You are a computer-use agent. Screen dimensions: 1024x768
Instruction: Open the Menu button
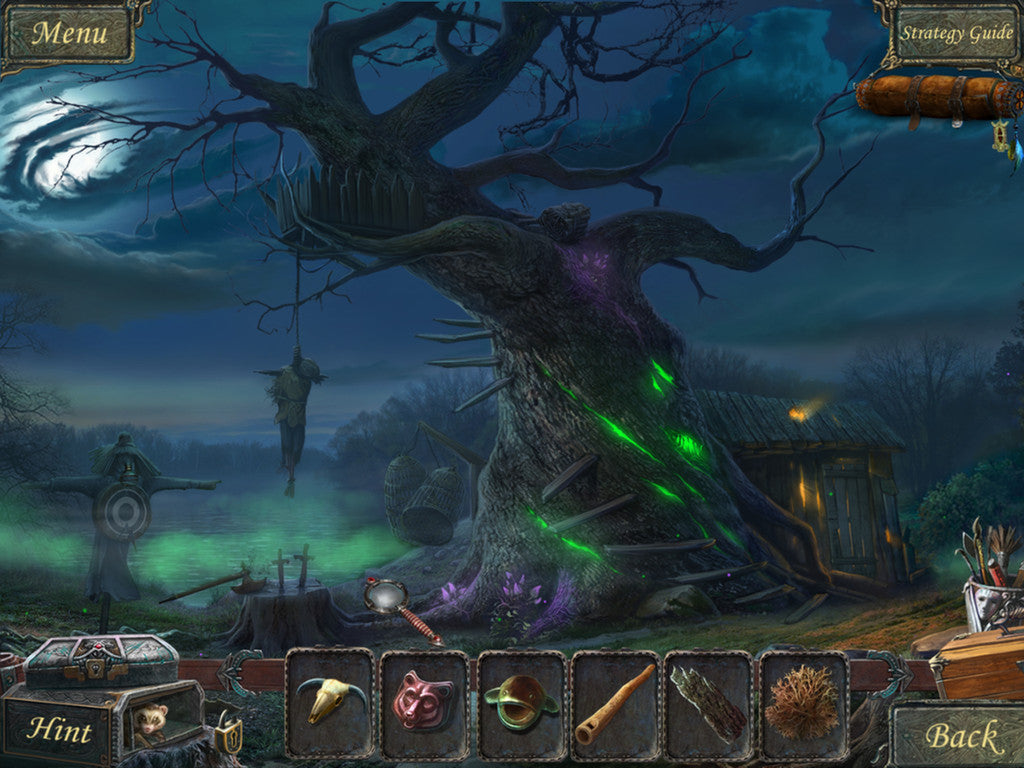tap(68, 33)
